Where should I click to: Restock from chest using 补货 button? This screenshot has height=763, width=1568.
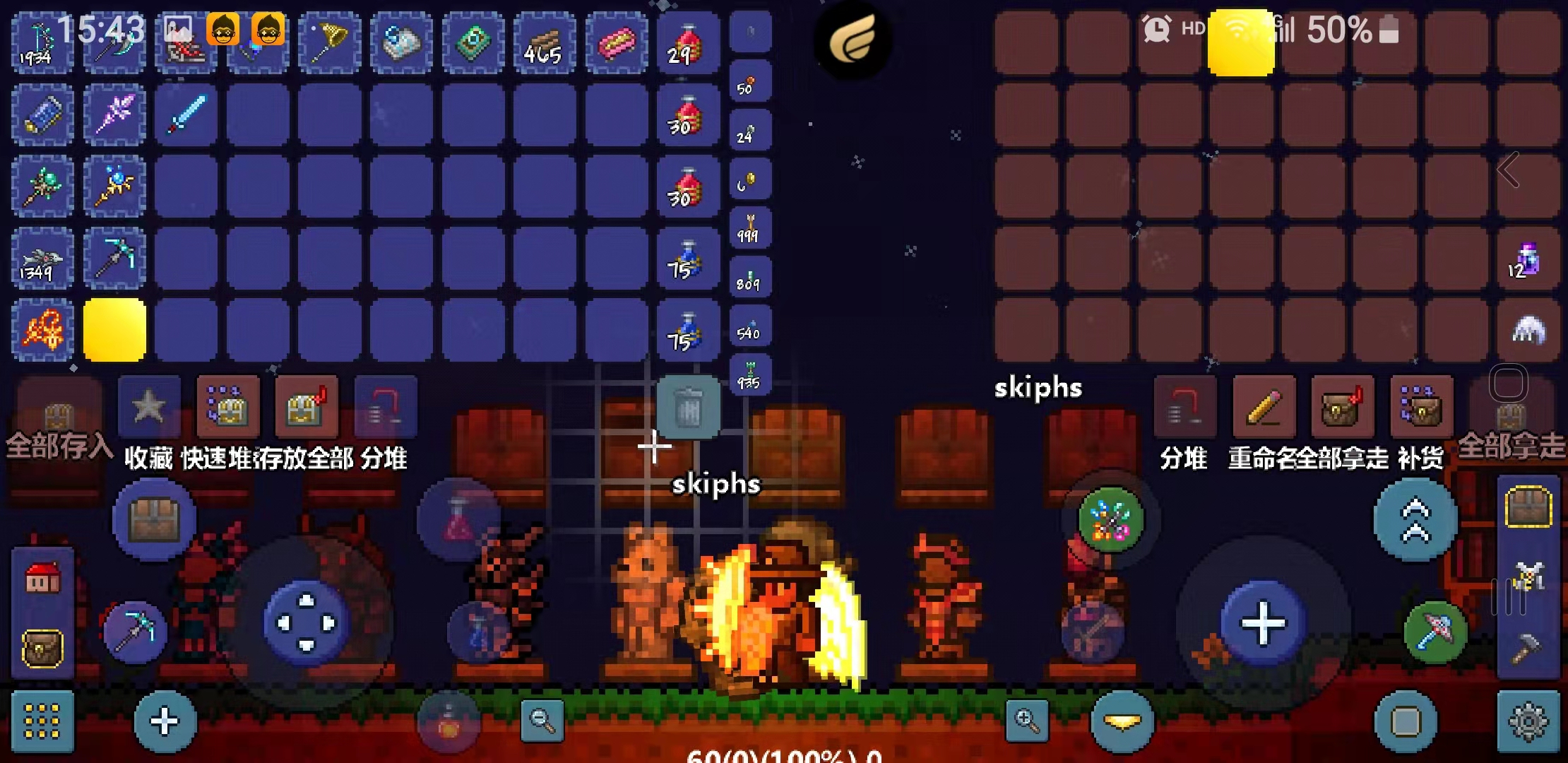click(x=1421, y=407)
